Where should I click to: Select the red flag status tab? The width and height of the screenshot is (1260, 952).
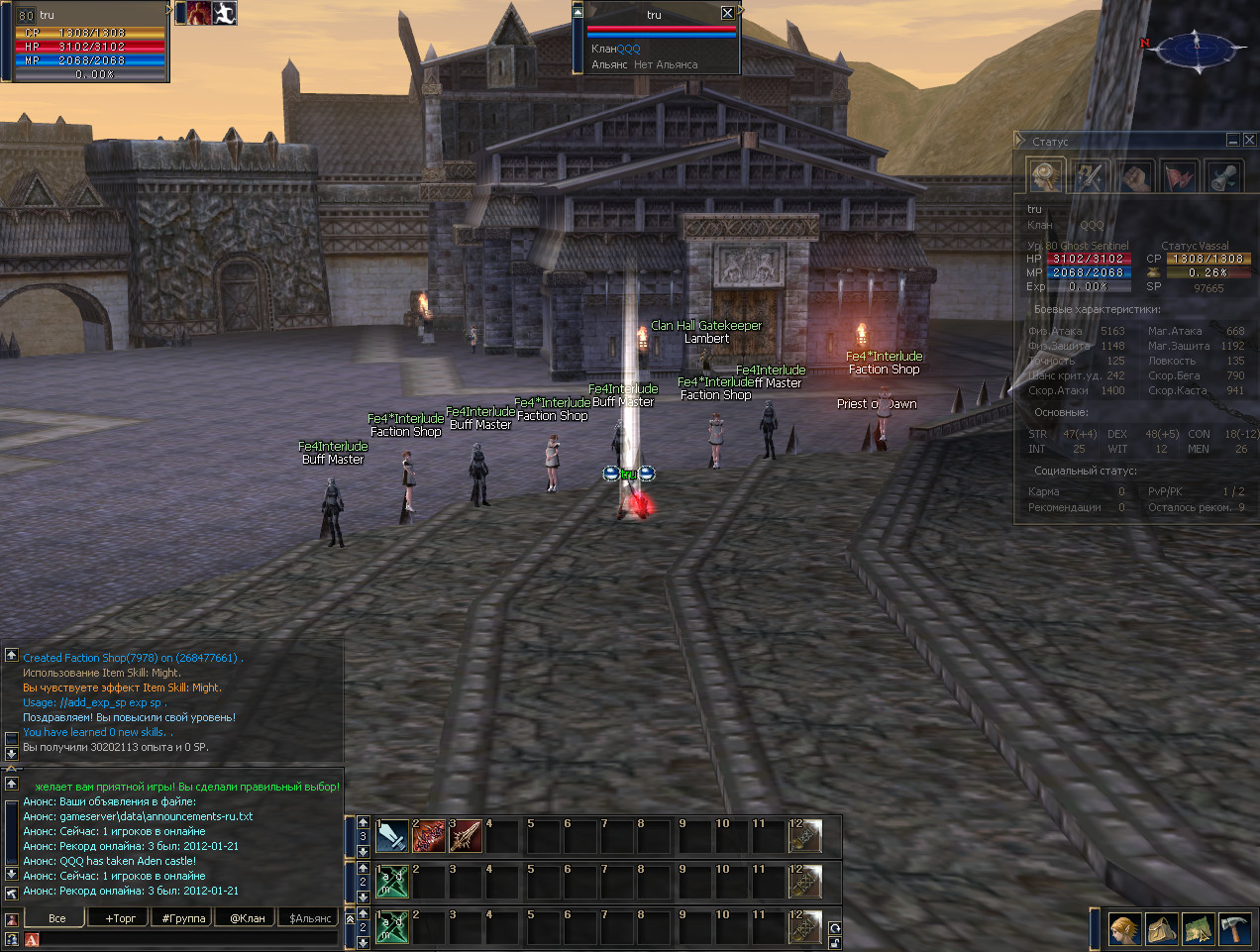pyautogui.click(x=1180, y=177)
